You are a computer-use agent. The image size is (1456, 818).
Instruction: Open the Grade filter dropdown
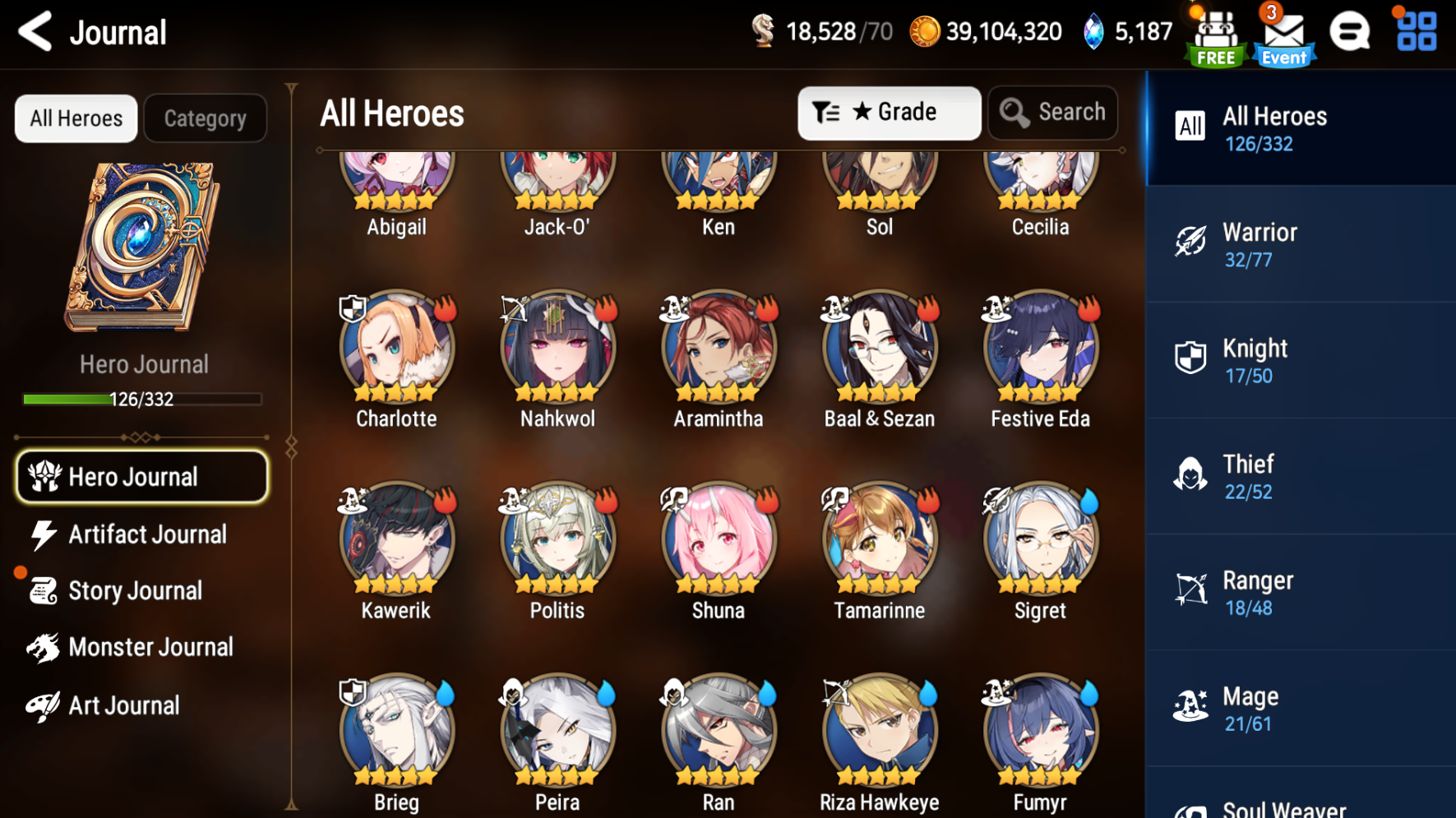pyautogui.click(x=889, y=113)
